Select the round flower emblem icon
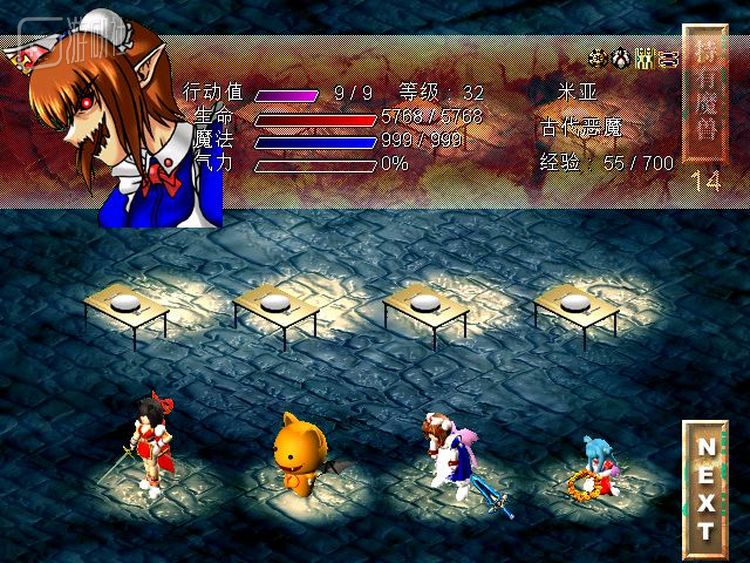750x563 pixels. pyautogui.click(x=598, y=59)
